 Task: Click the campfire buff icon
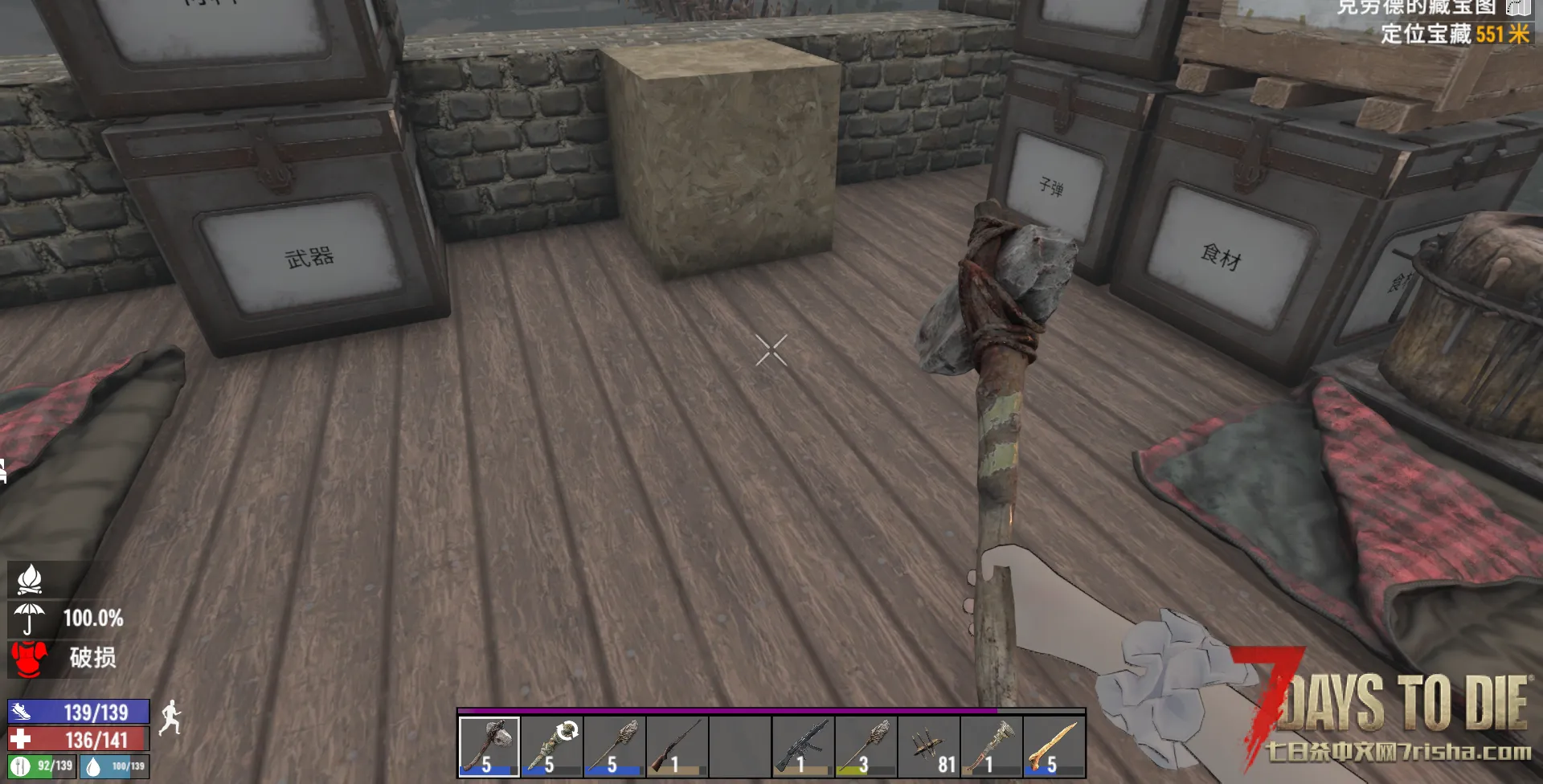(30, 578)
